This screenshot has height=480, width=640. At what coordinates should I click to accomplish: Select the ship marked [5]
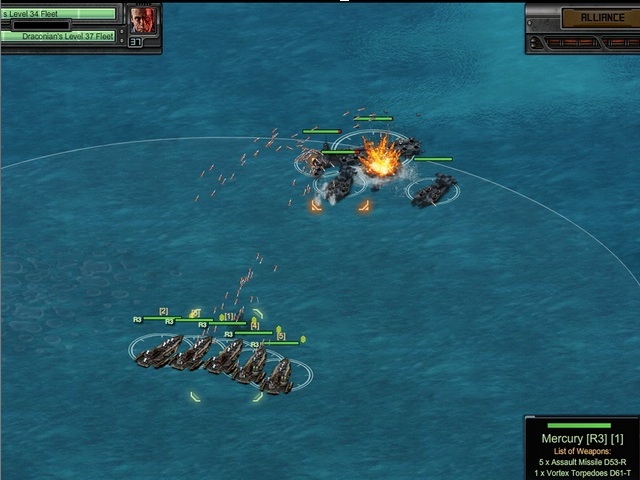[x=277, y=375]
